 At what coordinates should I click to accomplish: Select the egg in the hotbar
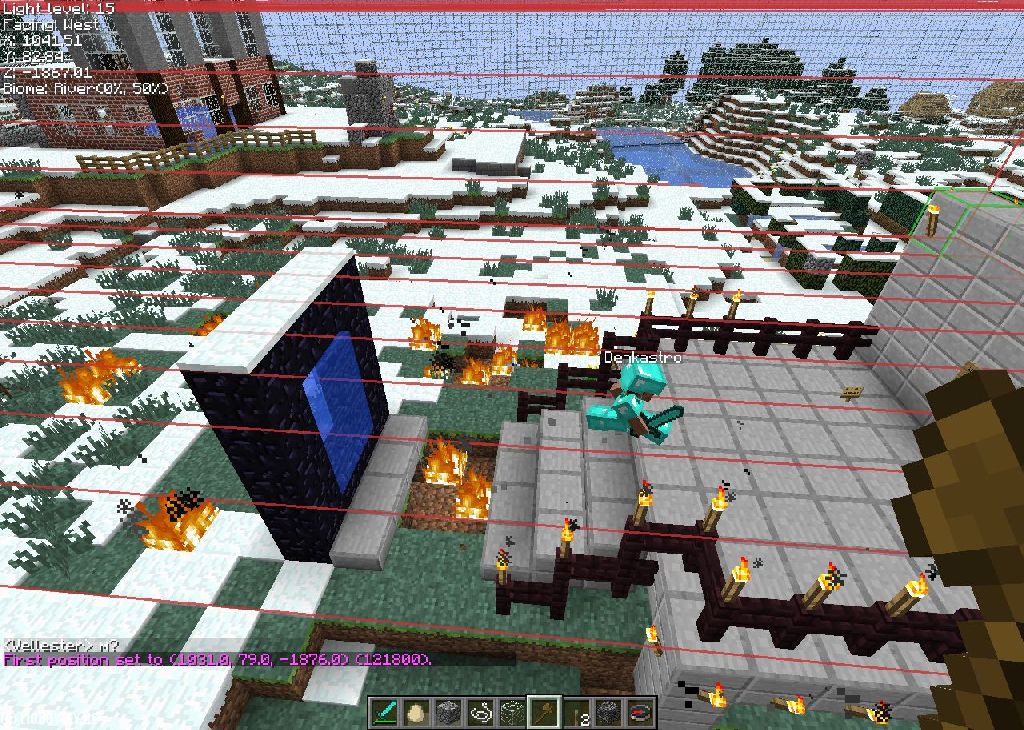pyautogui.click(x=417, y=712)
